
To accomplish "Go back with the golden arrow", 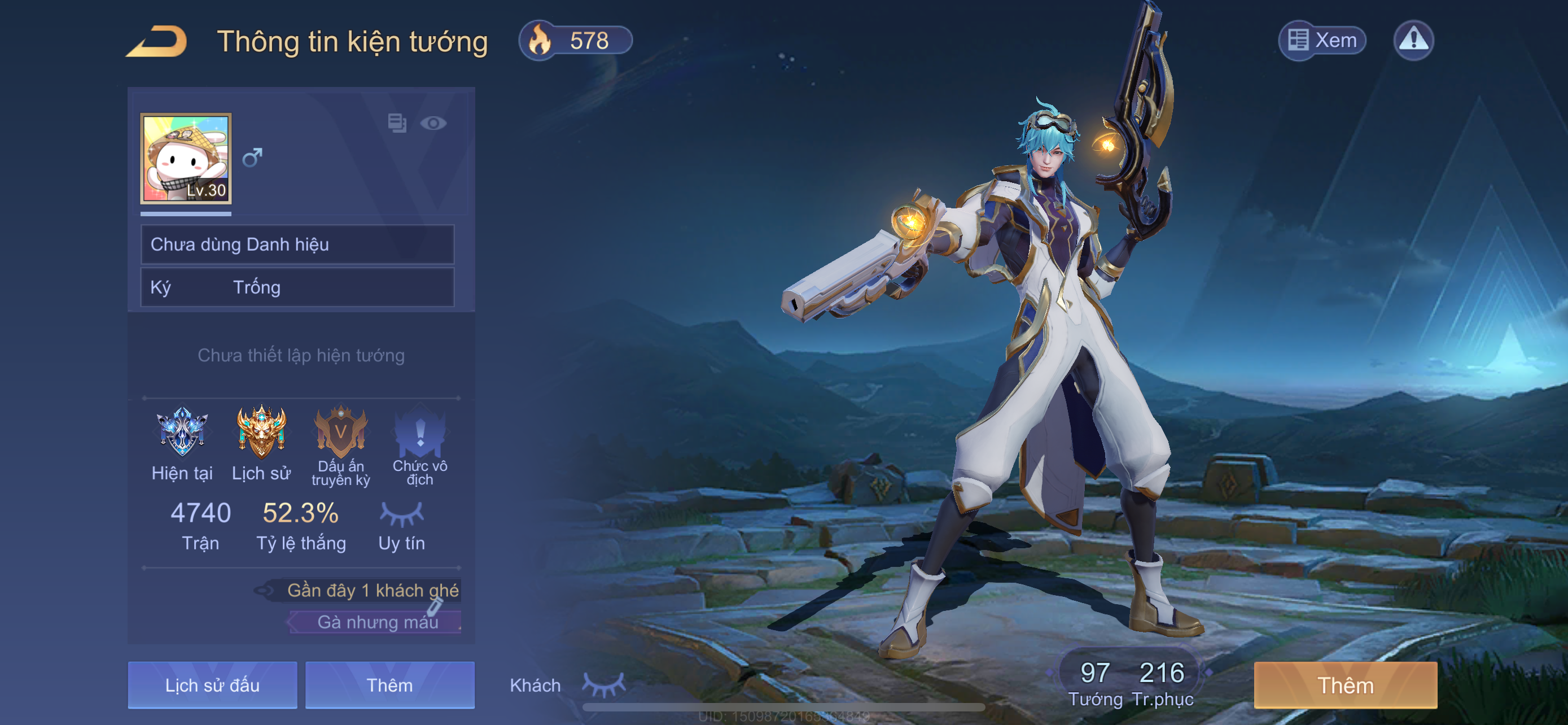I will [157, 41].
